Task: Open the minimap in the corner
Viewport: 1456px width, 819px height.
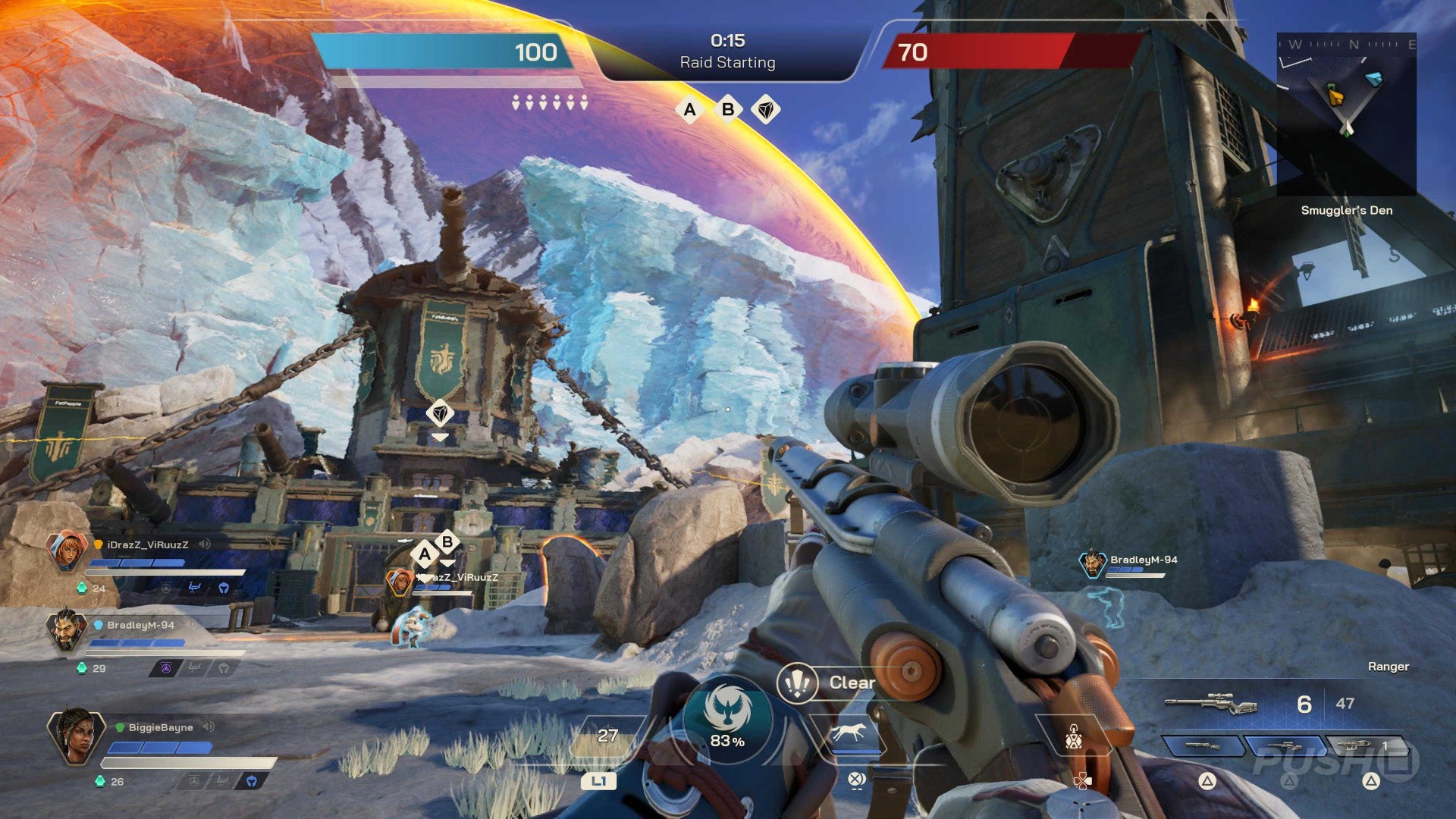Action: (1346, 114)
